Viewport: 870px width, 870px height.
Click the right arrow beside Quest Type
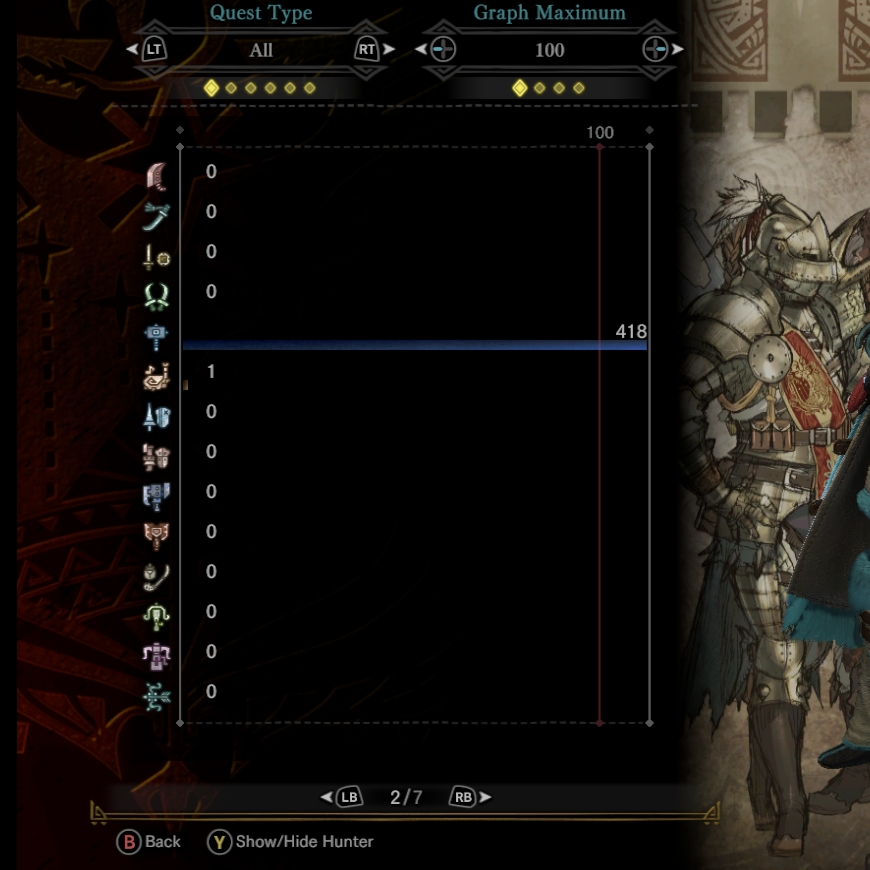pos(390,49)
